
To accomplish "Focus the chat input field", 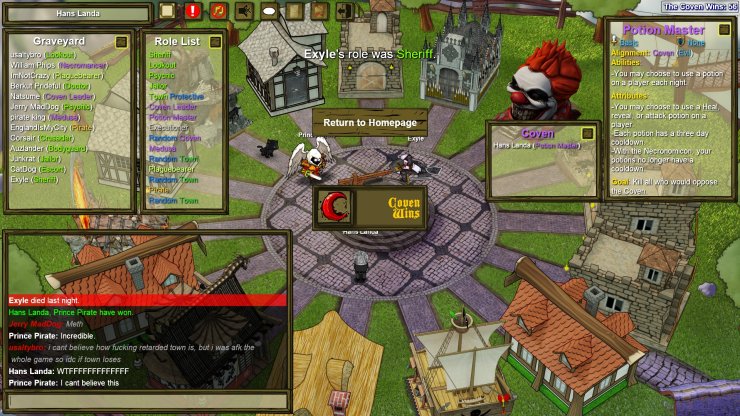I will (146, 401).
